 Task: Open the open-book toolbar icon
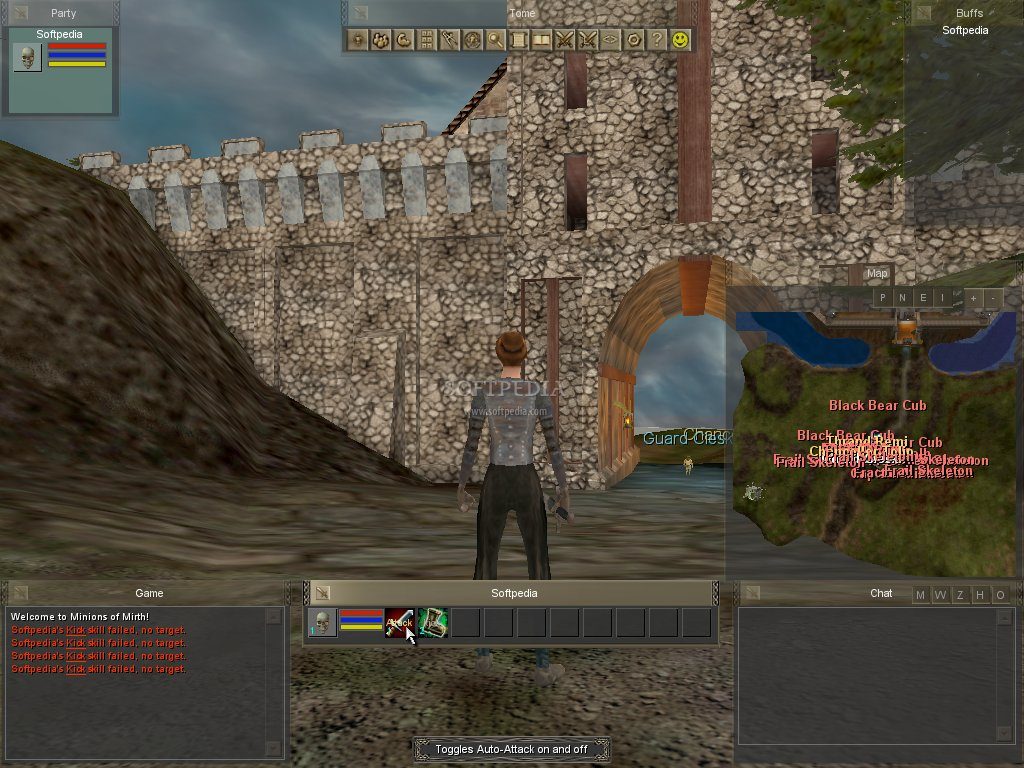pyautogui.click(x=542, y=40)
